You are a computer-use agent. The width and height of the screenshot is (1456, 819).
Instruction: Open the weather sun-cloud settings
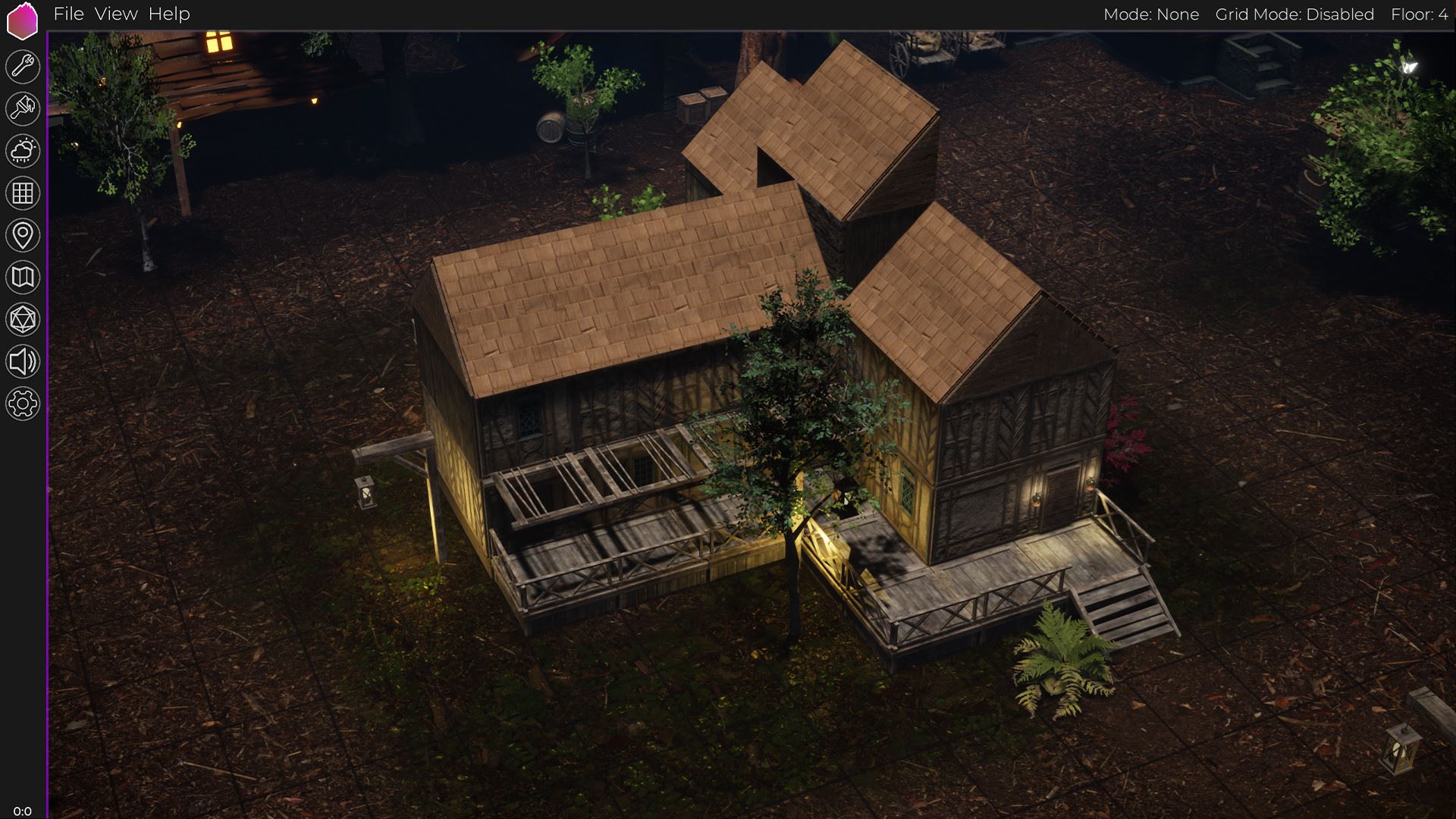[23, 151]
